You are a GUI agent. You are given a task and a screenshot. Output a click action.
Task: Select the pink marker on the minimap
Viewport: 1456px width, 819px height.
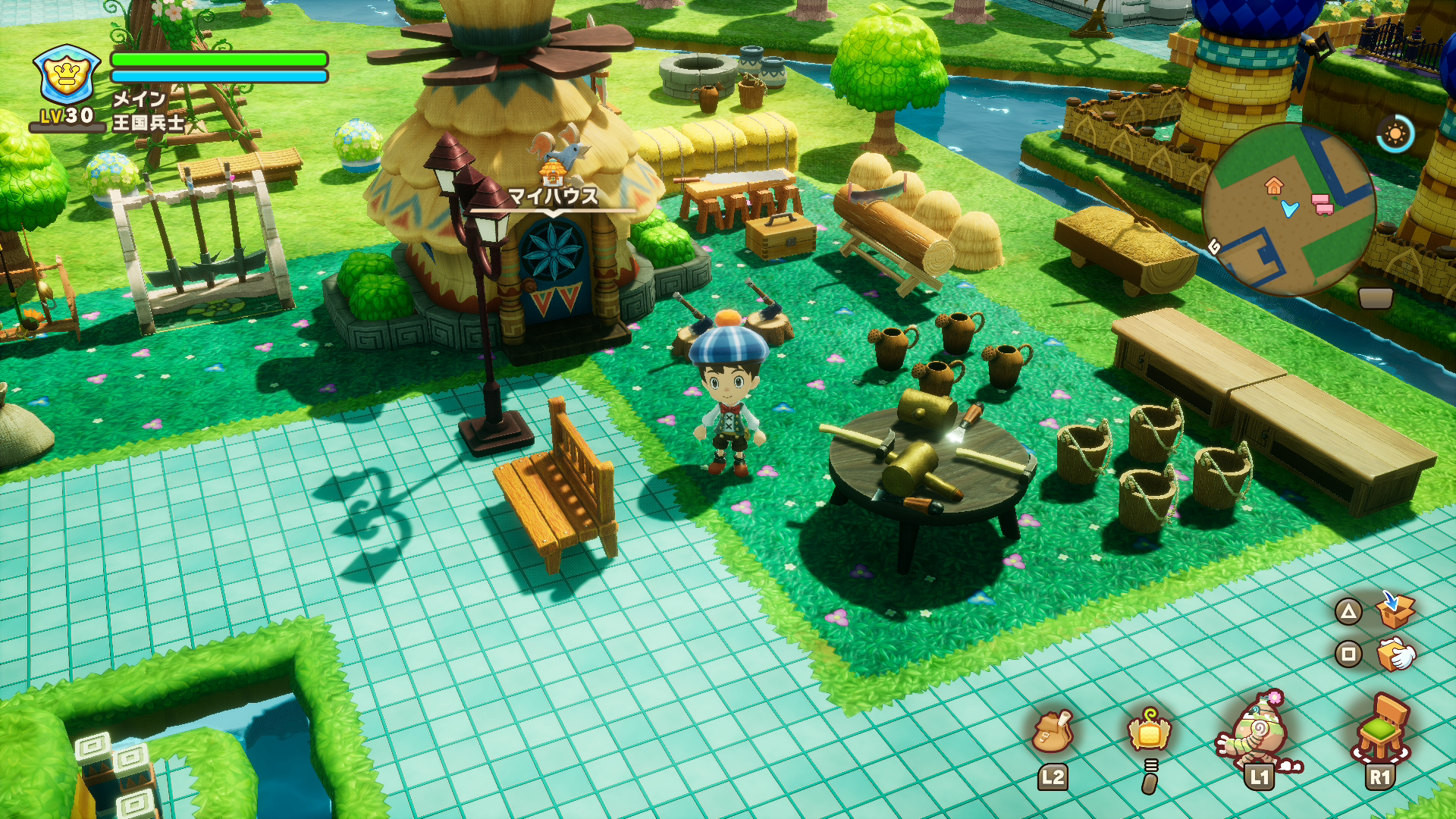(x=1323, y=203)
